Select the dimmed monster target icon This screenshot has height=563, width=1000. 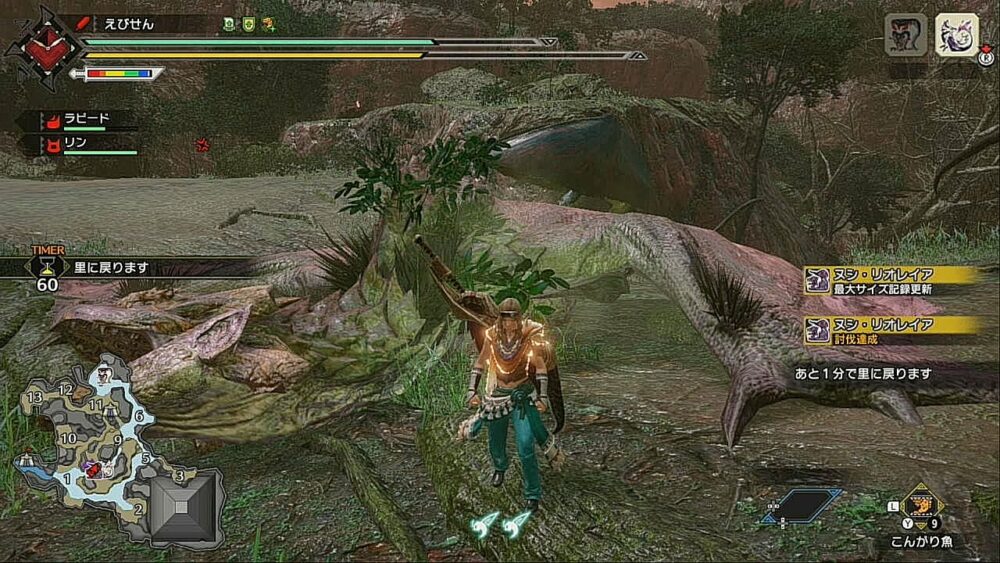905,35
